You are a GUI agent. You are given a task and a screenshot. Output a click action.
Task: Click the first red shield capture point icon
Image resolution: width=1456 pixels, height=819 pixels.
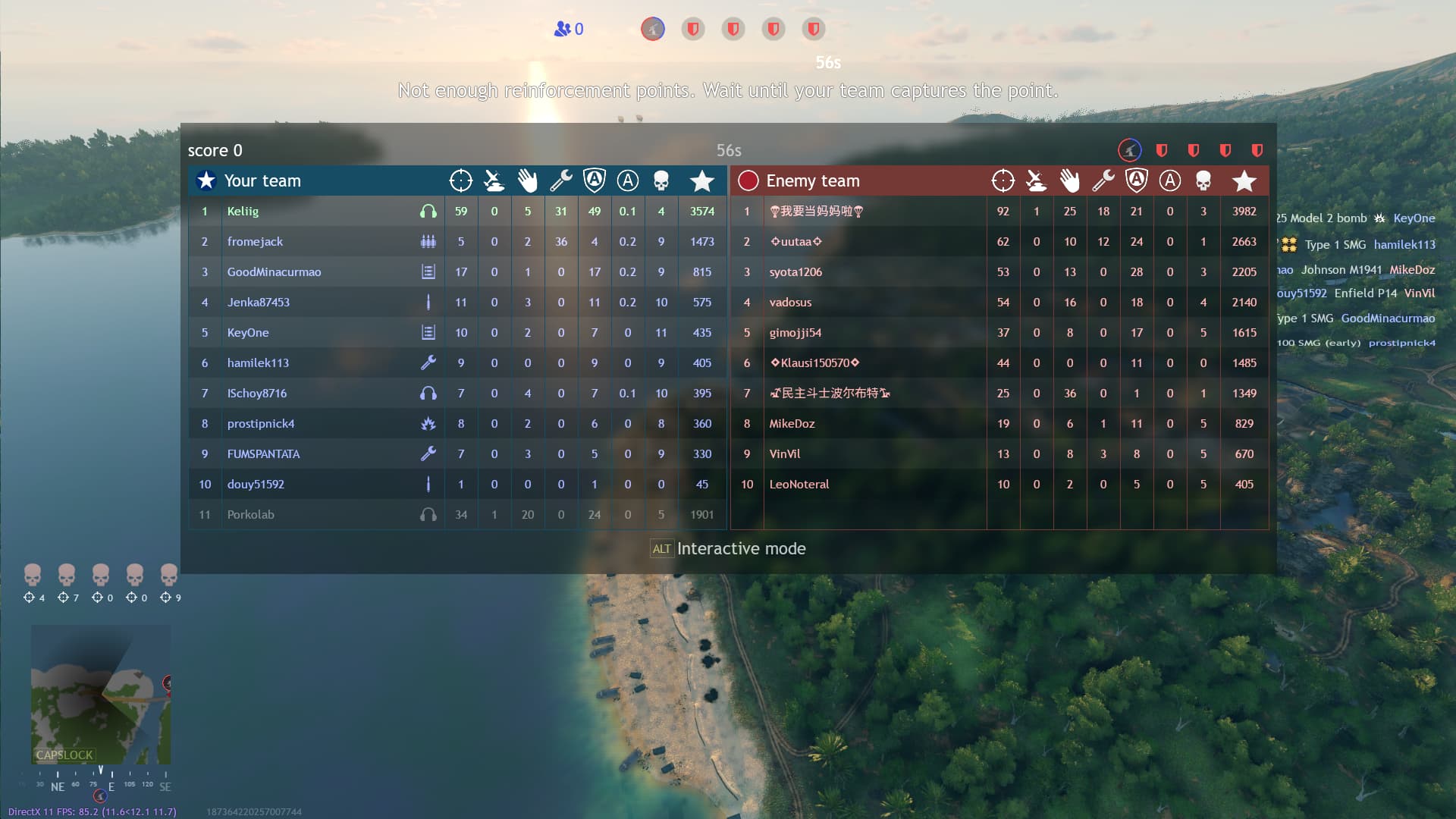(692, 29)
